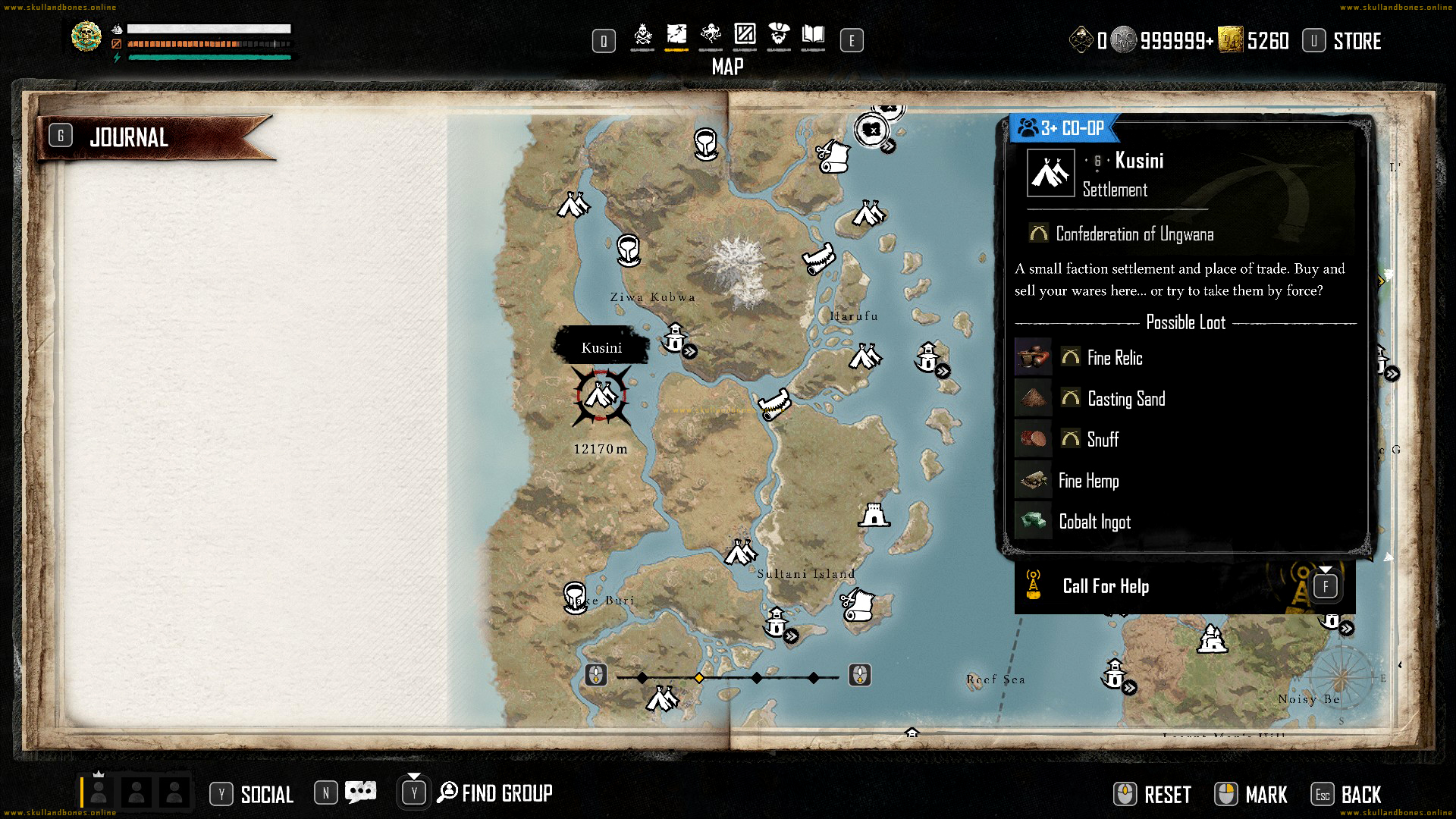The image size is (1456, 819).
Task: Select Cobalt Ingot loot entry
Action: (1094, 522)
